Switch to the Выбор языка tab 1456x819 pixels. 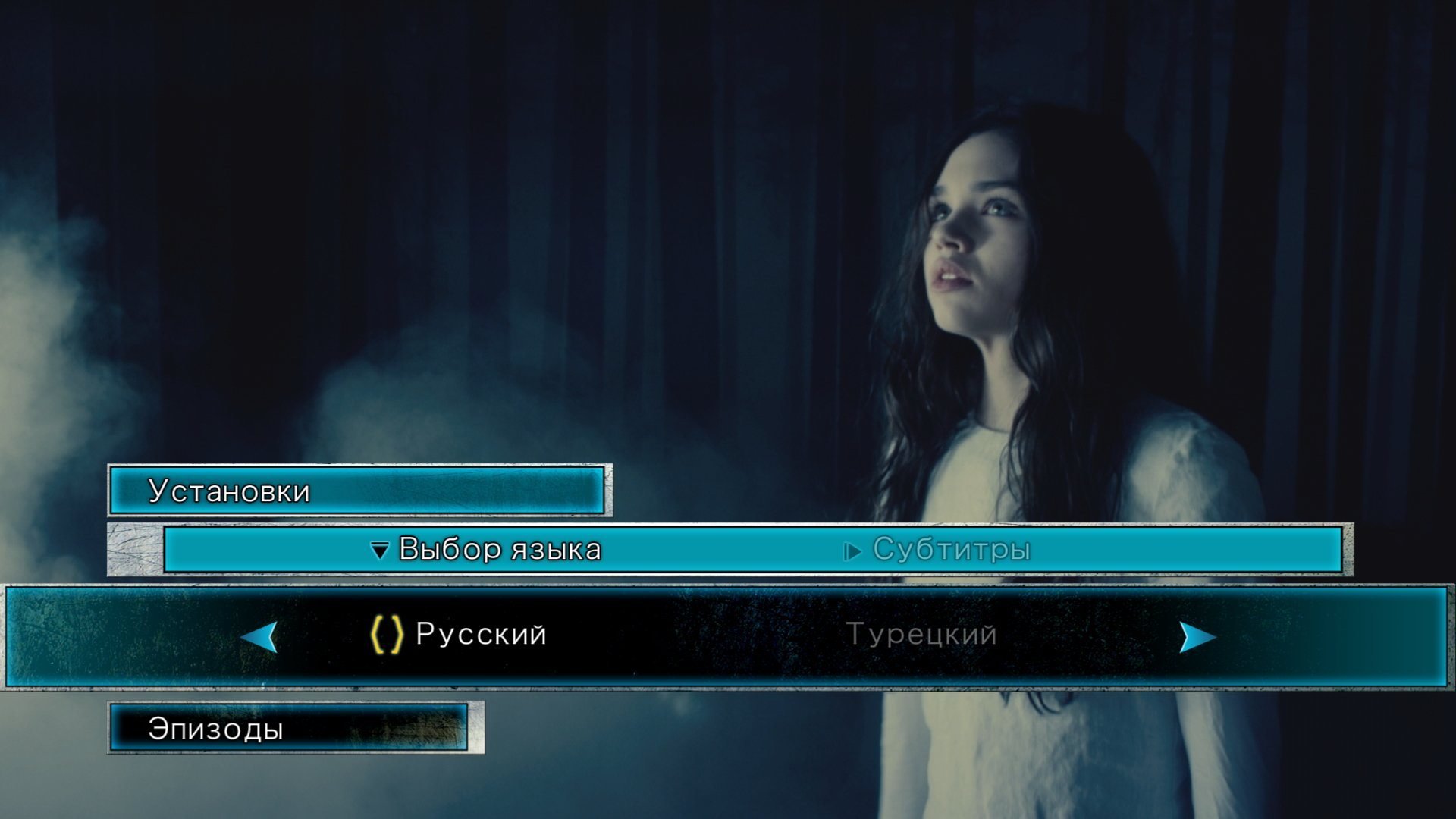point(499,549)
